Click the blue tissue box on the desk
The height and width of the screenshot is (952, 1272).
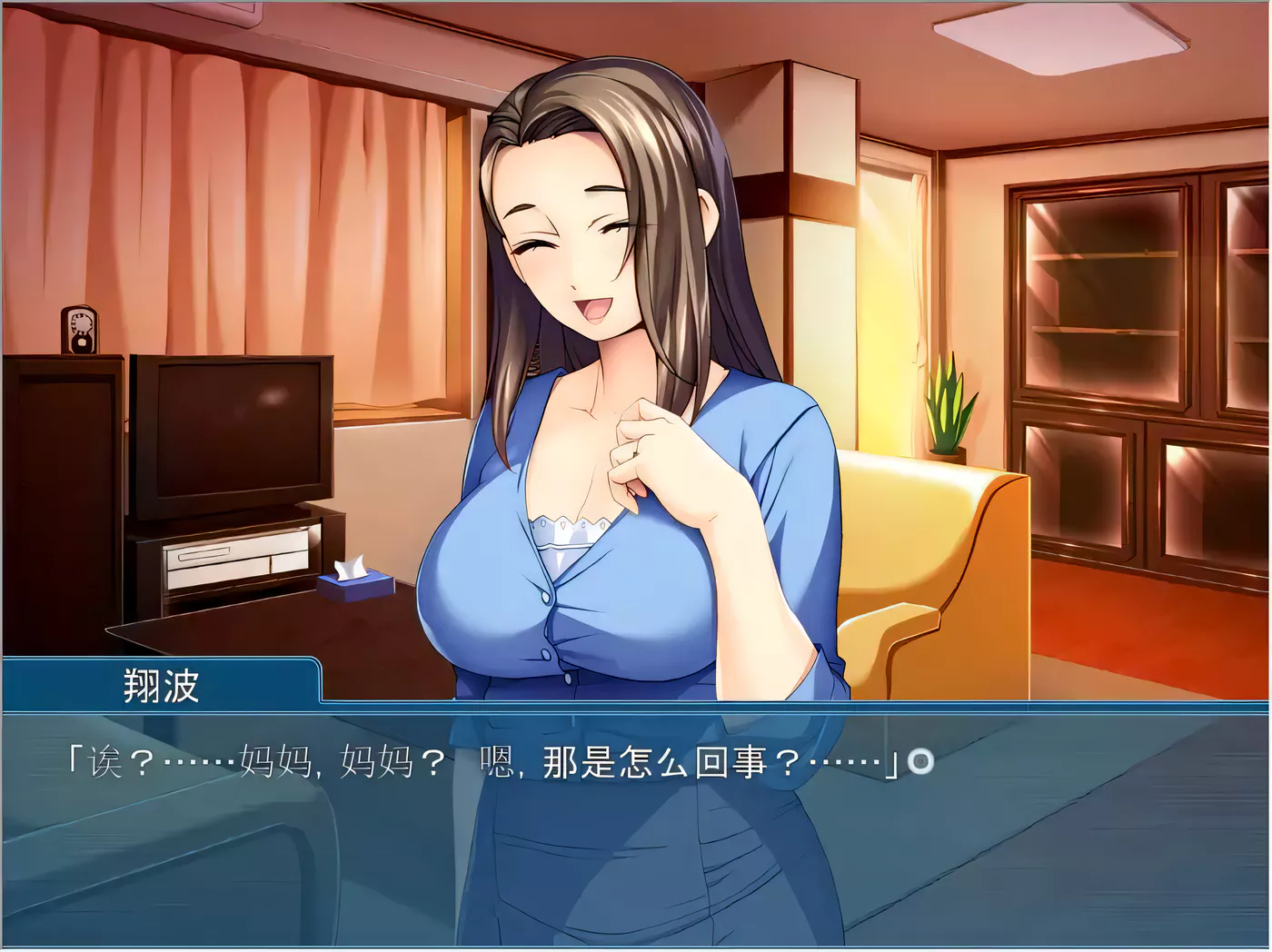(356, 586)
